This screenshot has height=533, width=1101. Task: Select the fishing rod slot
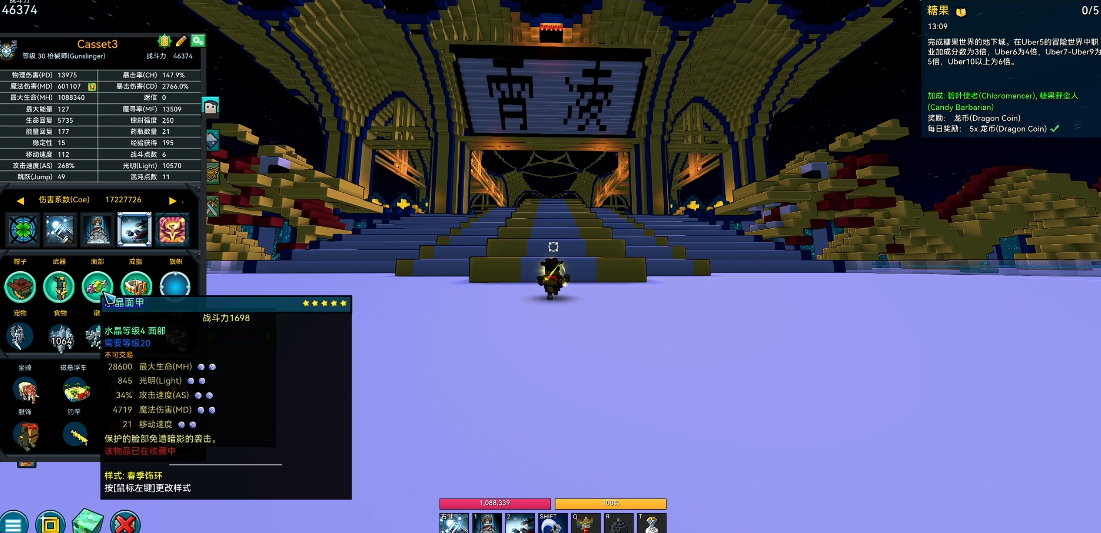click(x=76, y=434)
